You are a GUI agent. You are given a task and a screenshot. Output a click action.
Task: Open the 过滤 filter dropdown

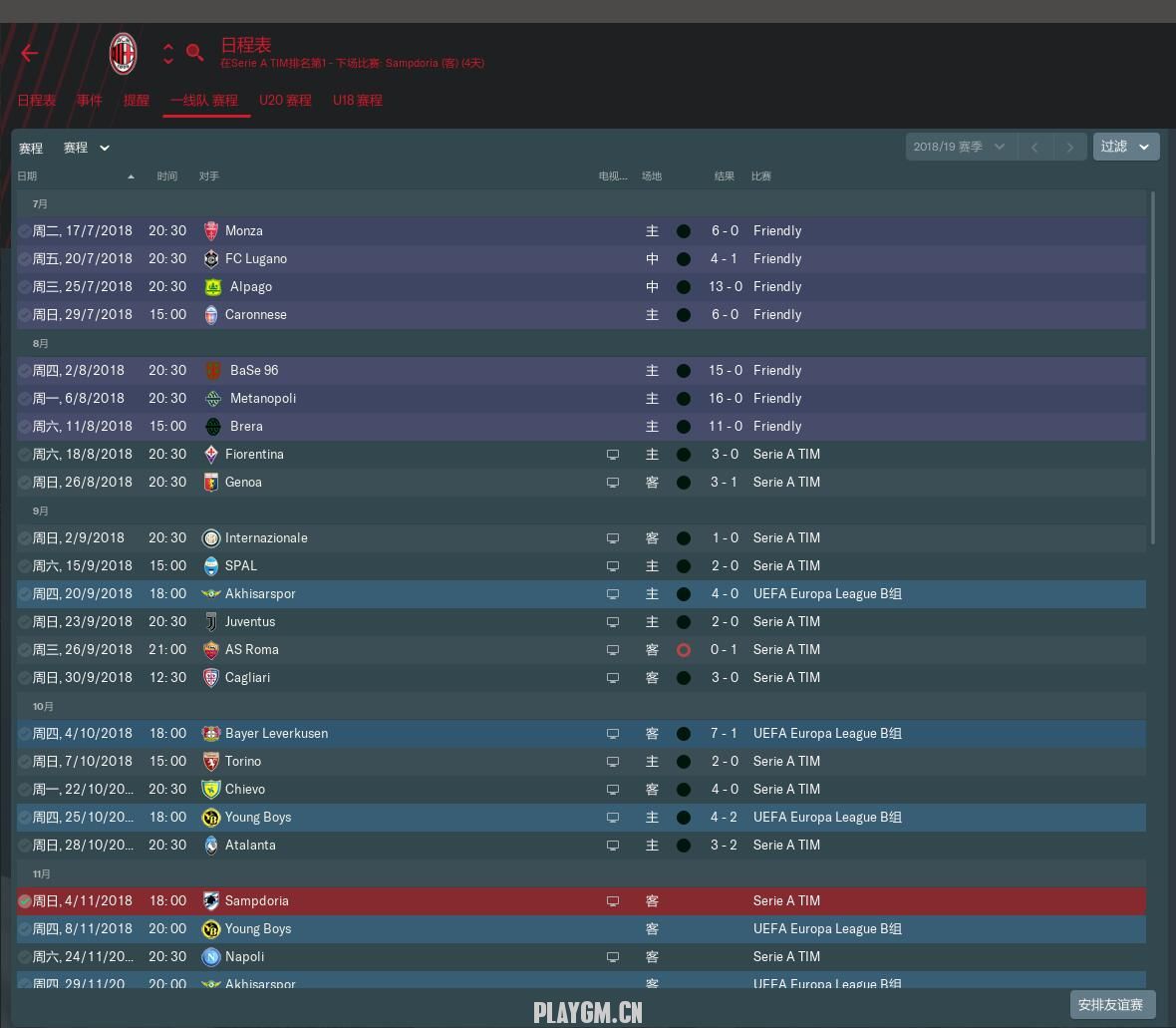(1125, 147)
